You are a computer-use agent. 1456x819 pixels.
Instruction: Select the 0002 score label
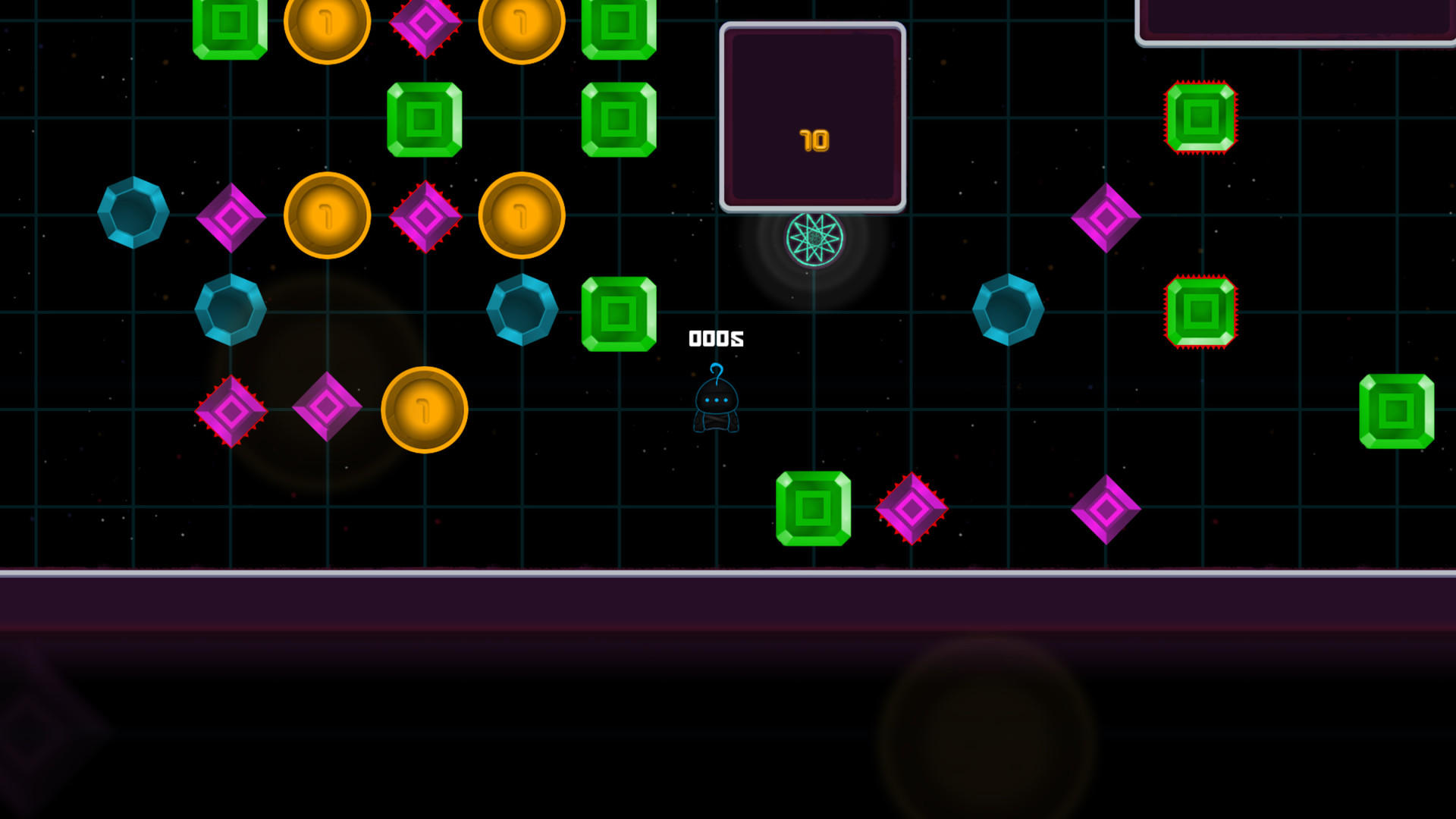coord(715,337)
